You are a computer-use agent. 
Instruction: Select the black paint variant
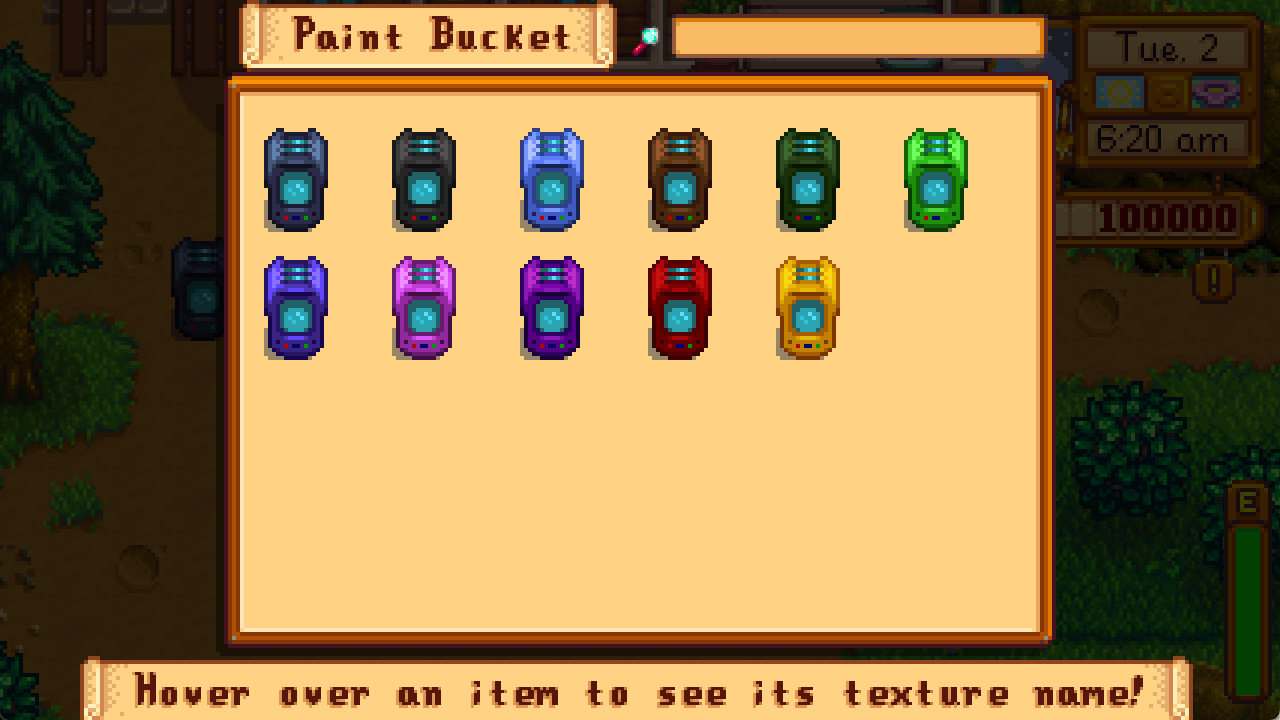click(x=422, y=180)
